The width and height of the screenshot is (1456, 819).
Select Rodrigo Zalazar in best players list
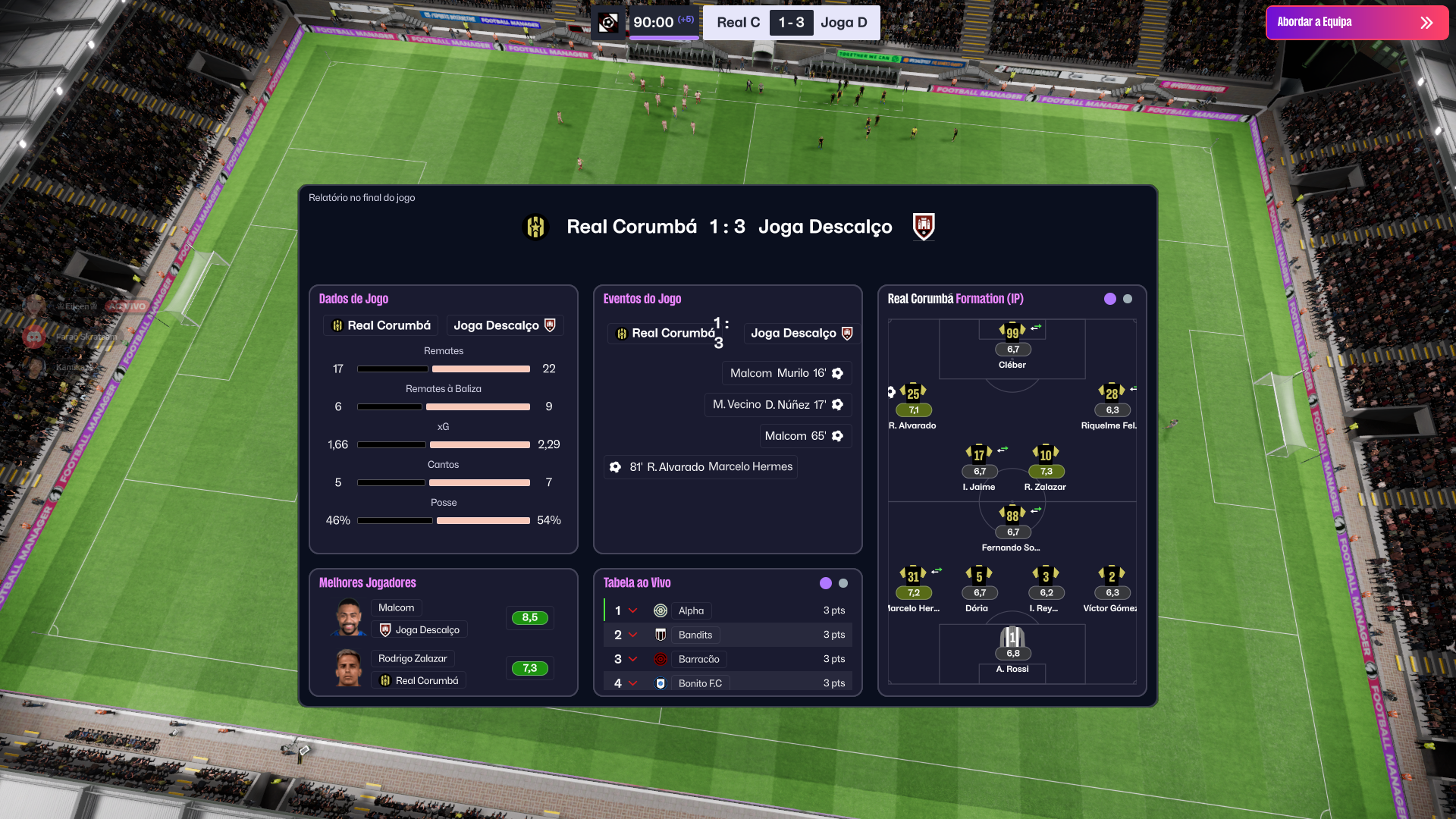413,658
